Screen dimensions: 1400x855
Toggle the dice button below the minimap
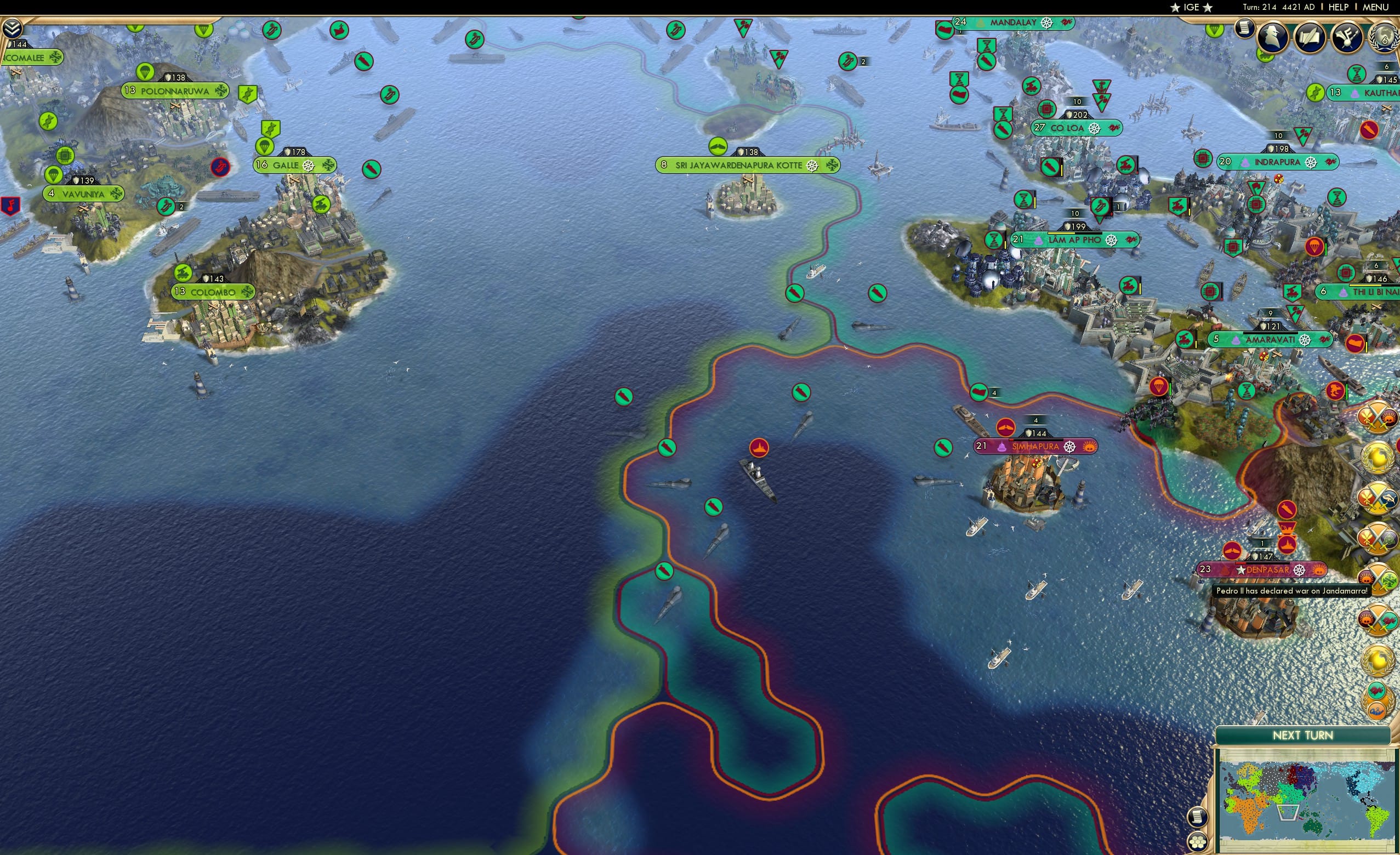[x=1198, y=842]
